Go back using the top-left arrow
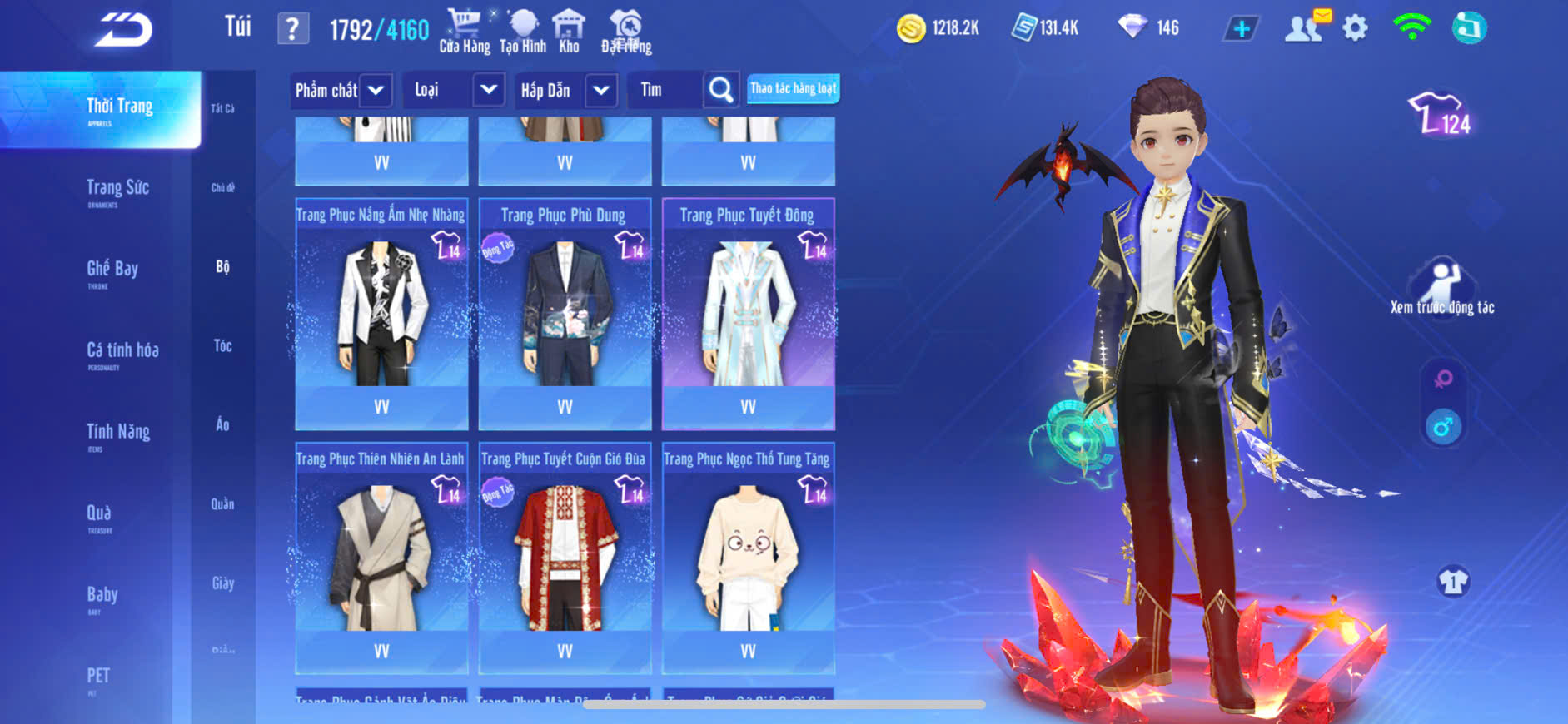The image size is (1568, 724). (x=123, y=30)
